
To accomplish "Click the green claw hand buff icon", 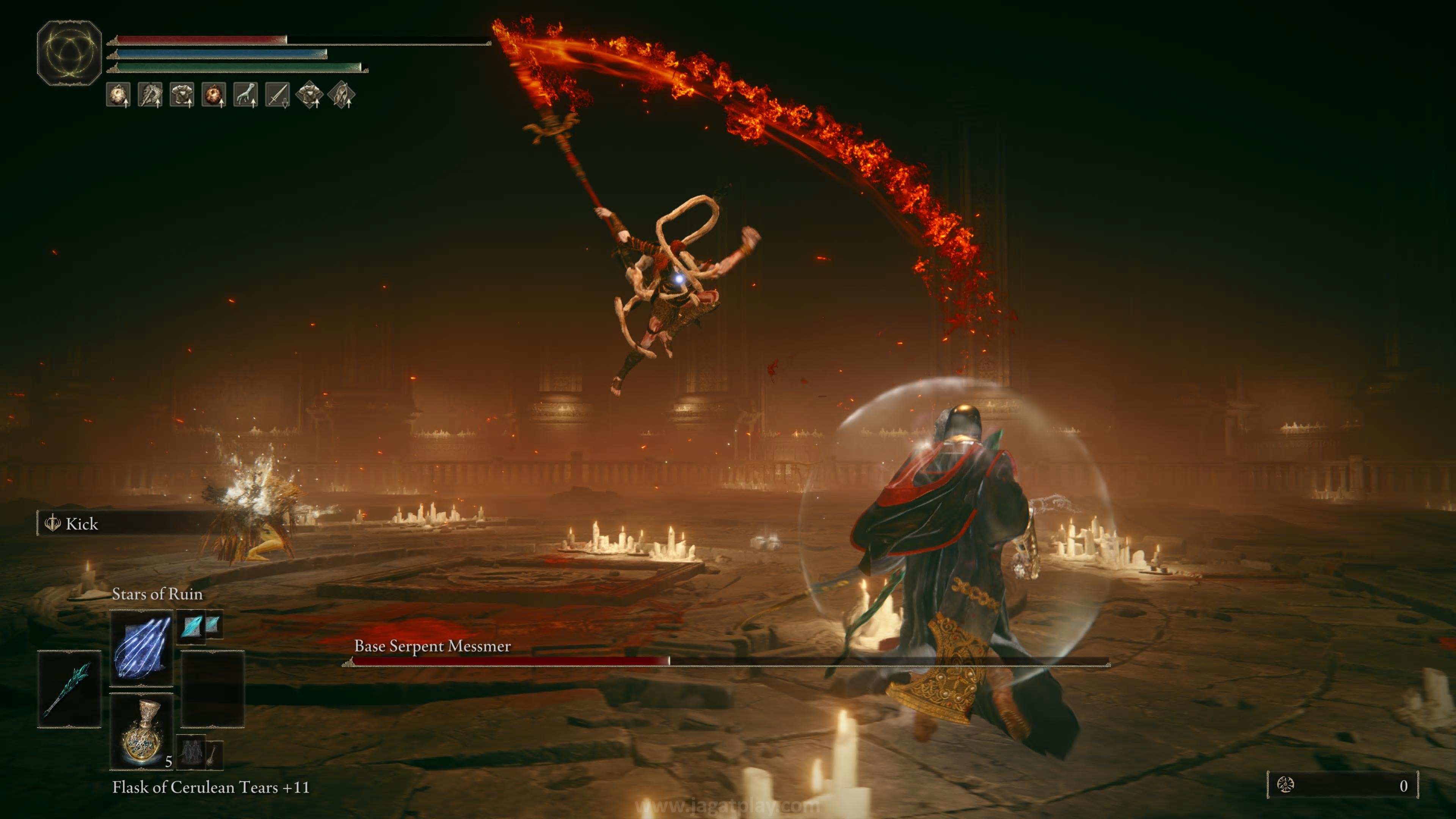I will [x=245, y=94].
